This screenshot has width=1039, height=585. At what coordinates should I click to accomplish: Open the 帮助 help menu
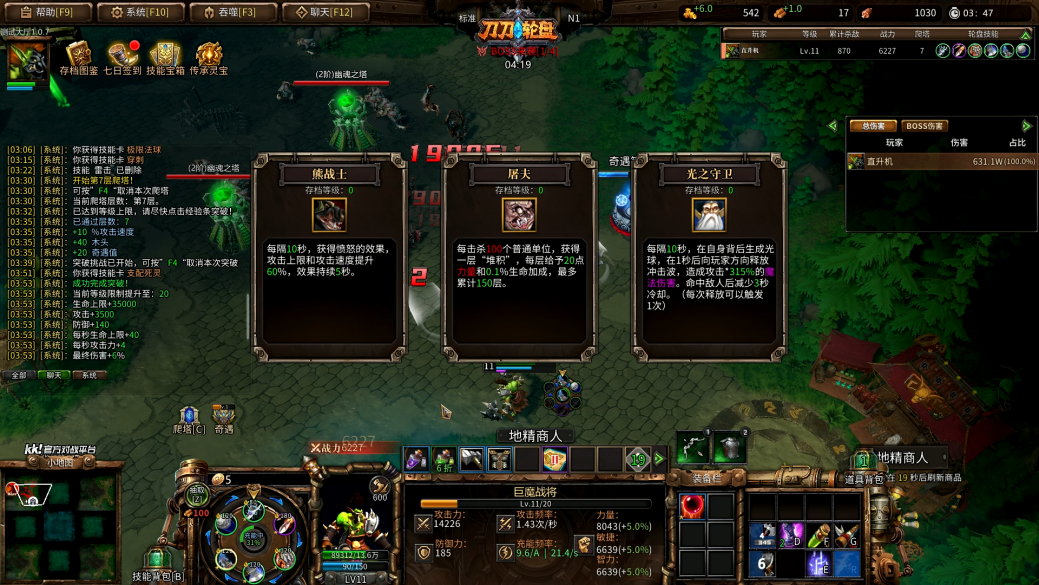(x=46, y=13)
